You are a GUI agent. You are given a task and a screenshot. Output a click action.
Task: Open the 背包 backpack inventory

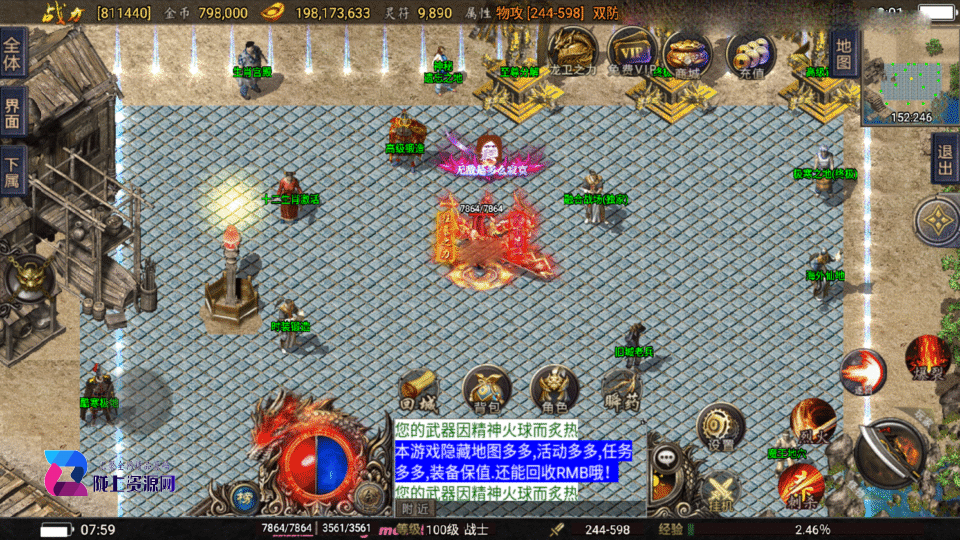pyautogui.click(x=487, y=389)
